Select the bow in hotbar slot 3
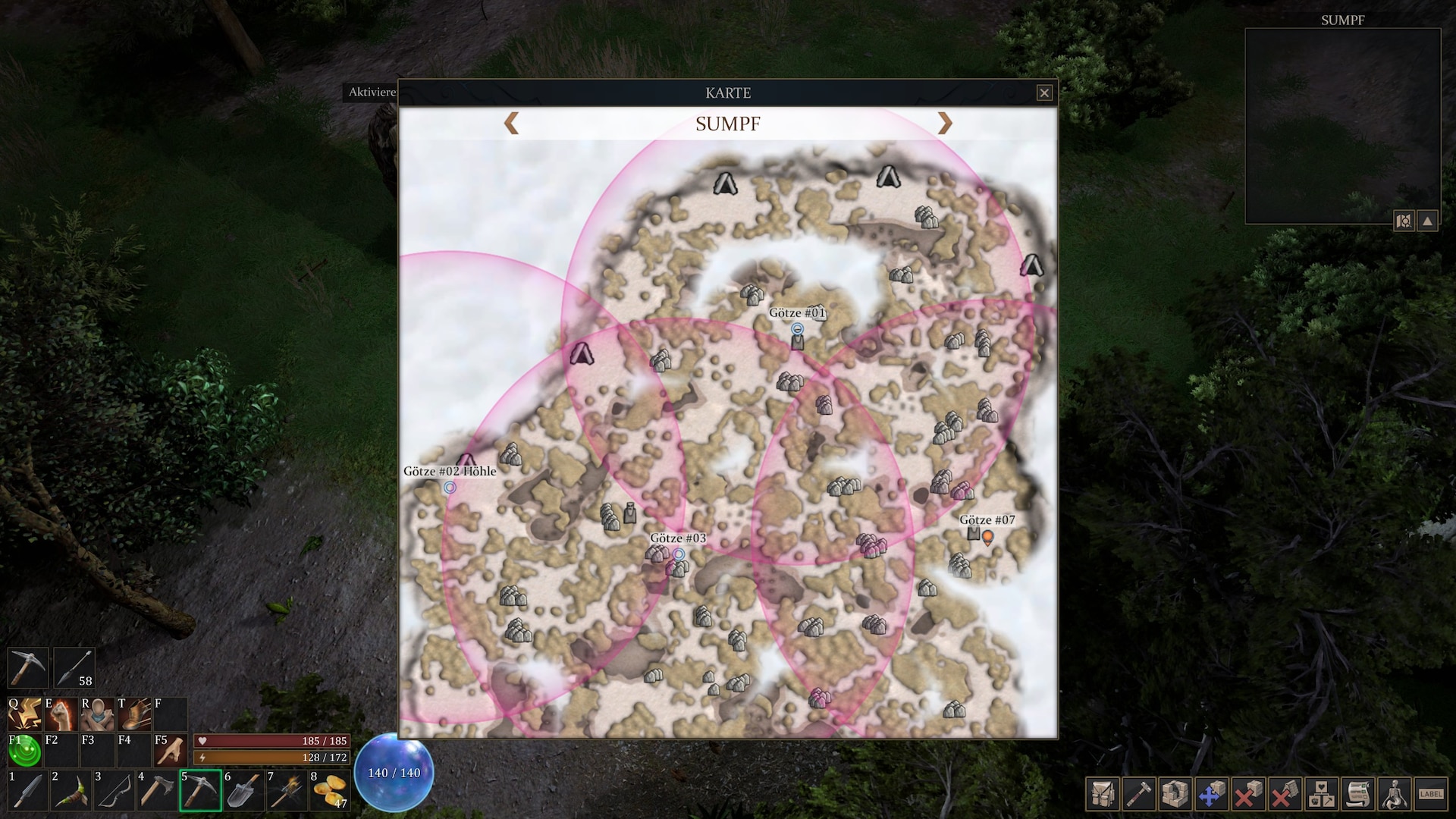This screenshot has height=819, width=1456. [114, 791]
